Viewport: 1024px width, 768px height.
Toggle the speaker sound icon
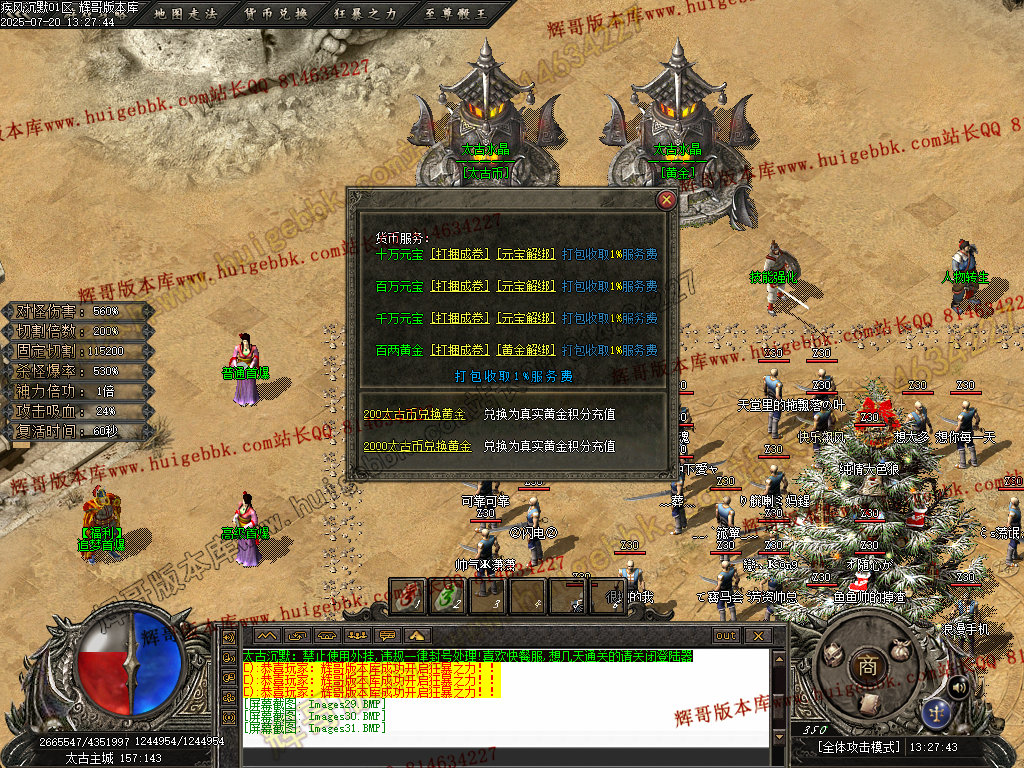point(958,686)
